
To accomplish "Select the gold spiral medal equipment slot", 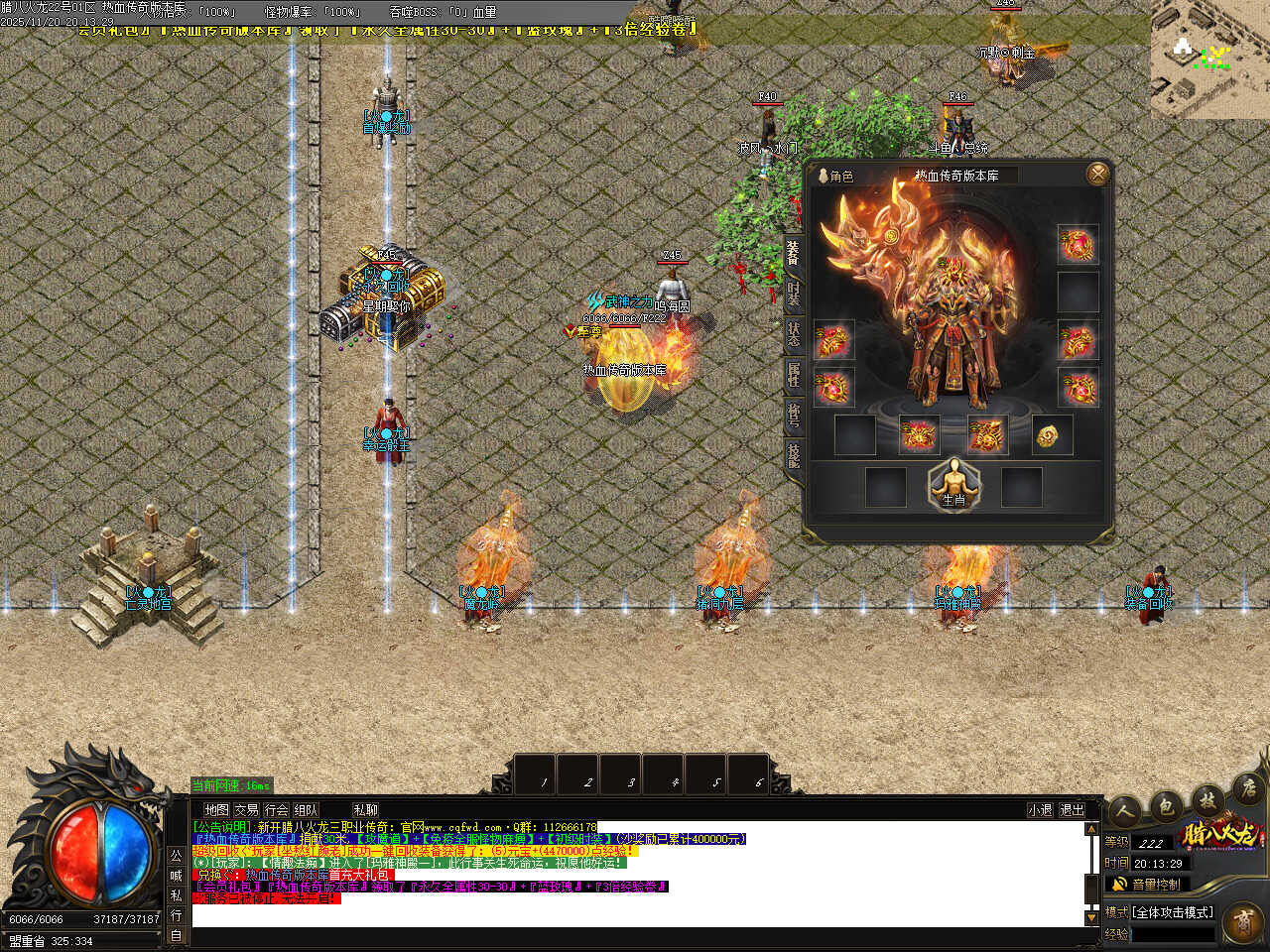I will [x=1052, y=435].
